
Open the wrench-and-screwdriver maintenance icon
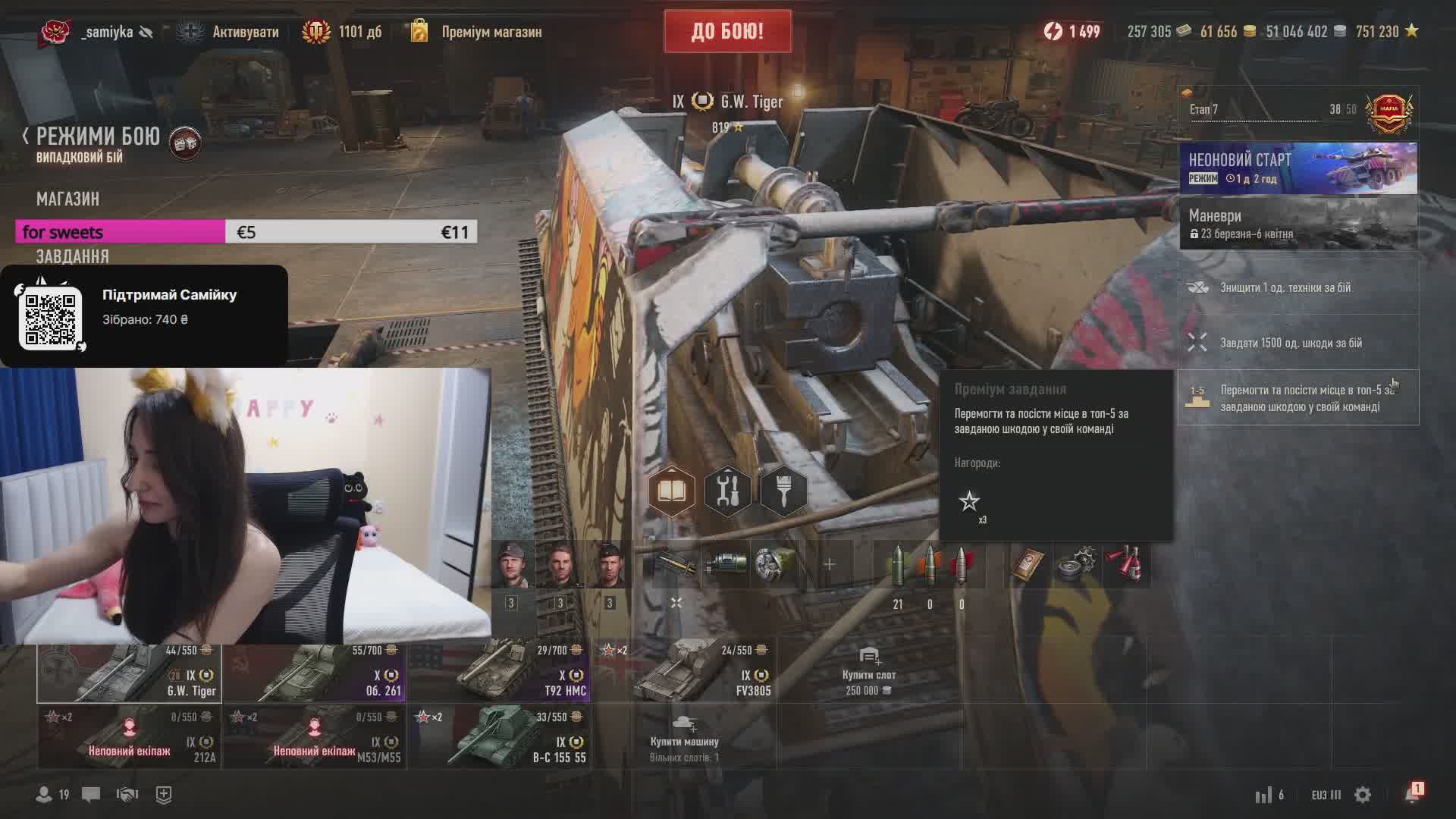pos(727,491)
